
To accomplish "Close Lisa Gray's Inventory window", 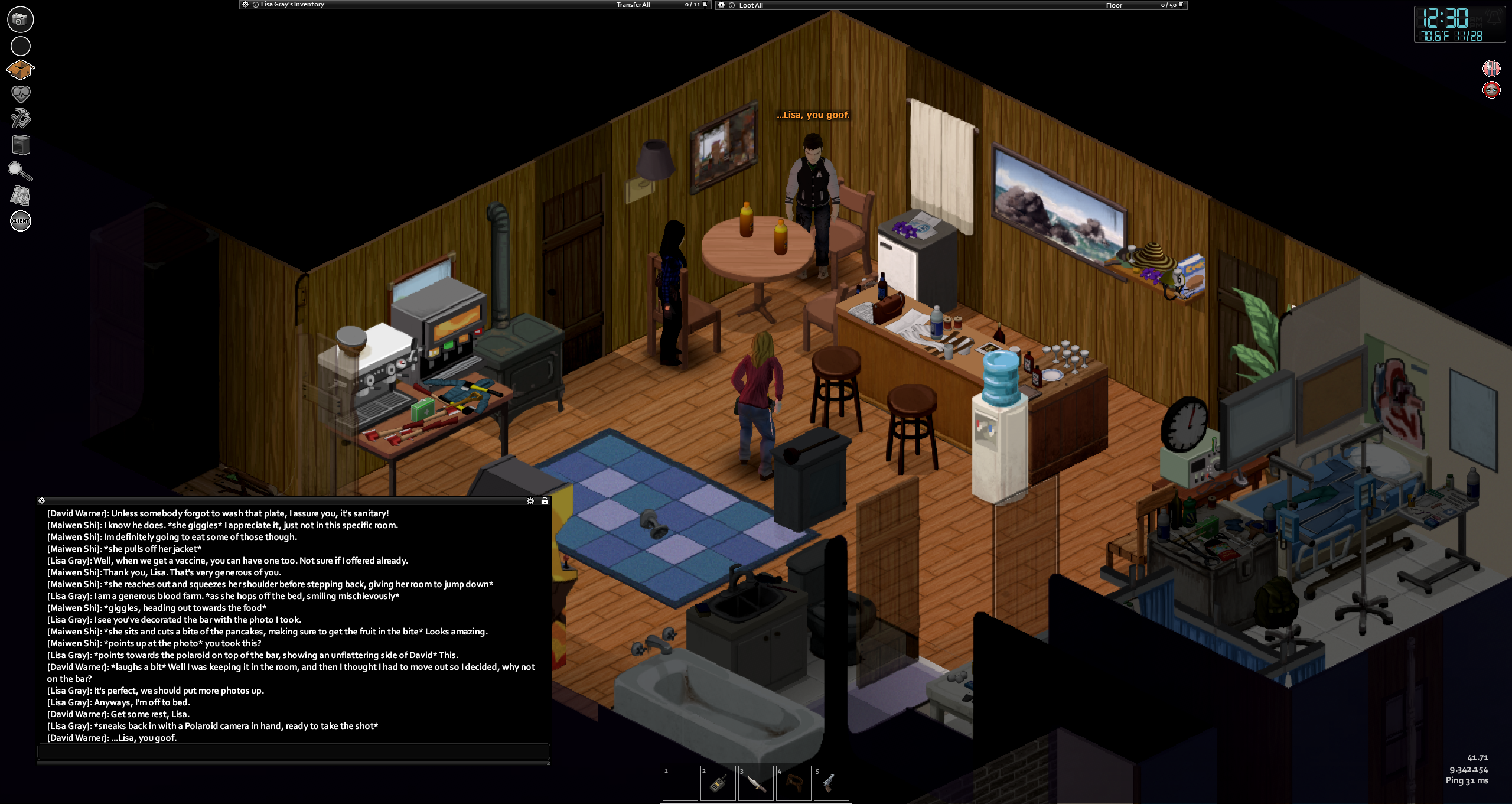I will (245, 5).
